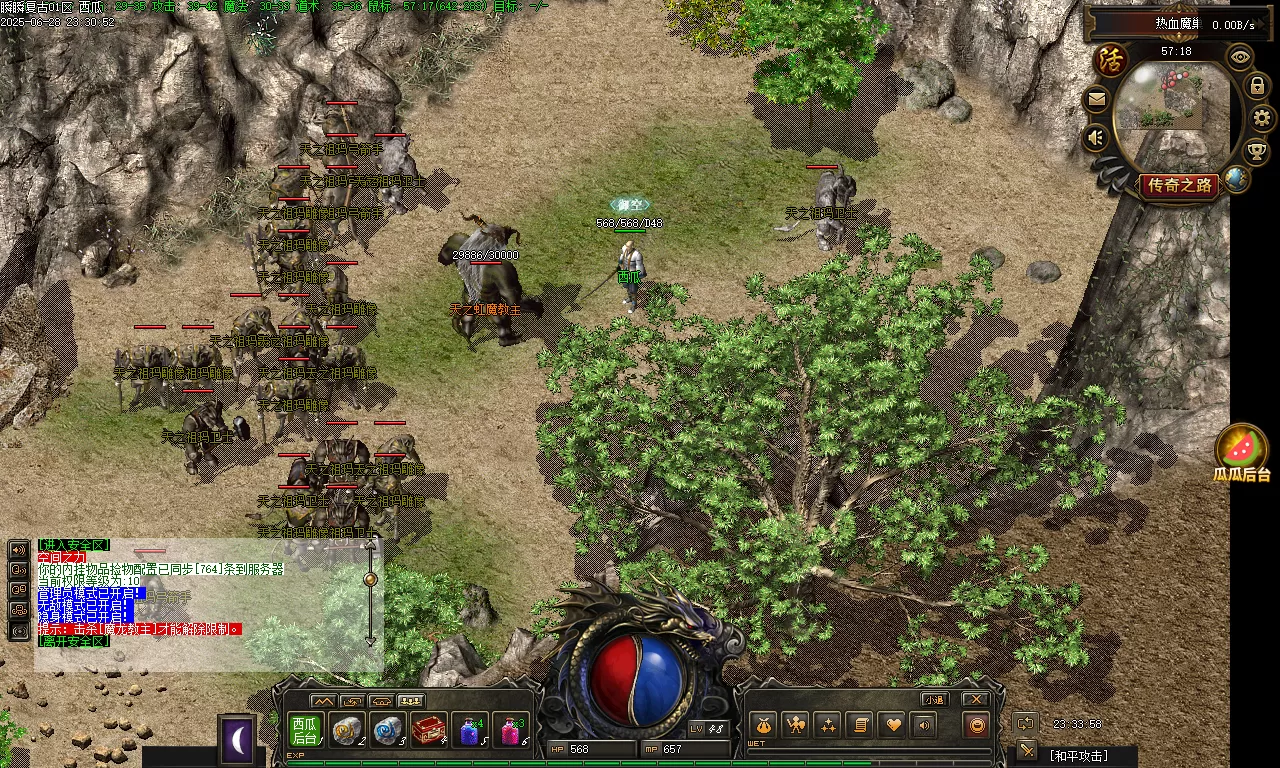The height and width of the screenshot is (768, 1280).
Task: Click the padlock icon
Action: click(x=1257, y=86)
